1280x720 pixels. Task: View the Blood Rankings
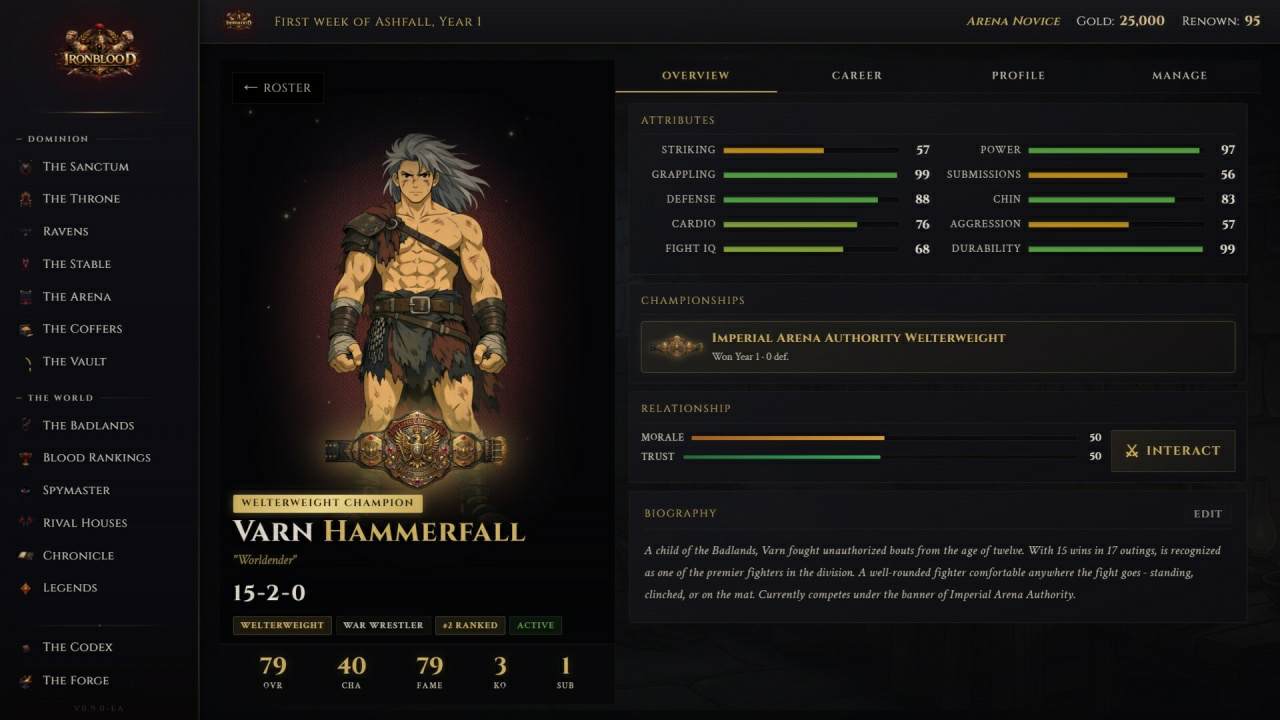point(96,458)
